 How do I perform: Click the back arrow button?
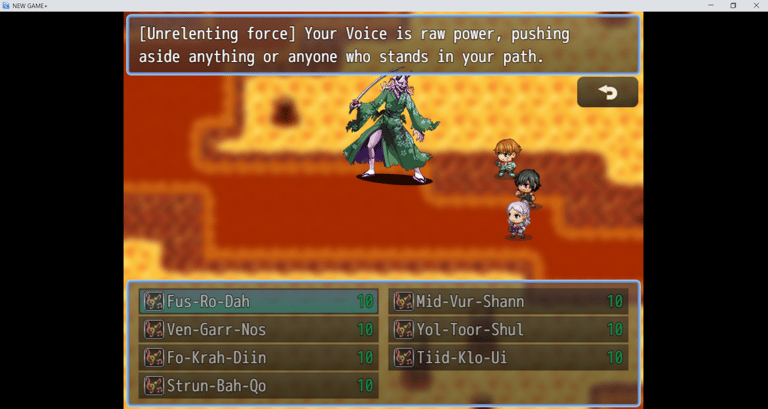click(607, 92)
